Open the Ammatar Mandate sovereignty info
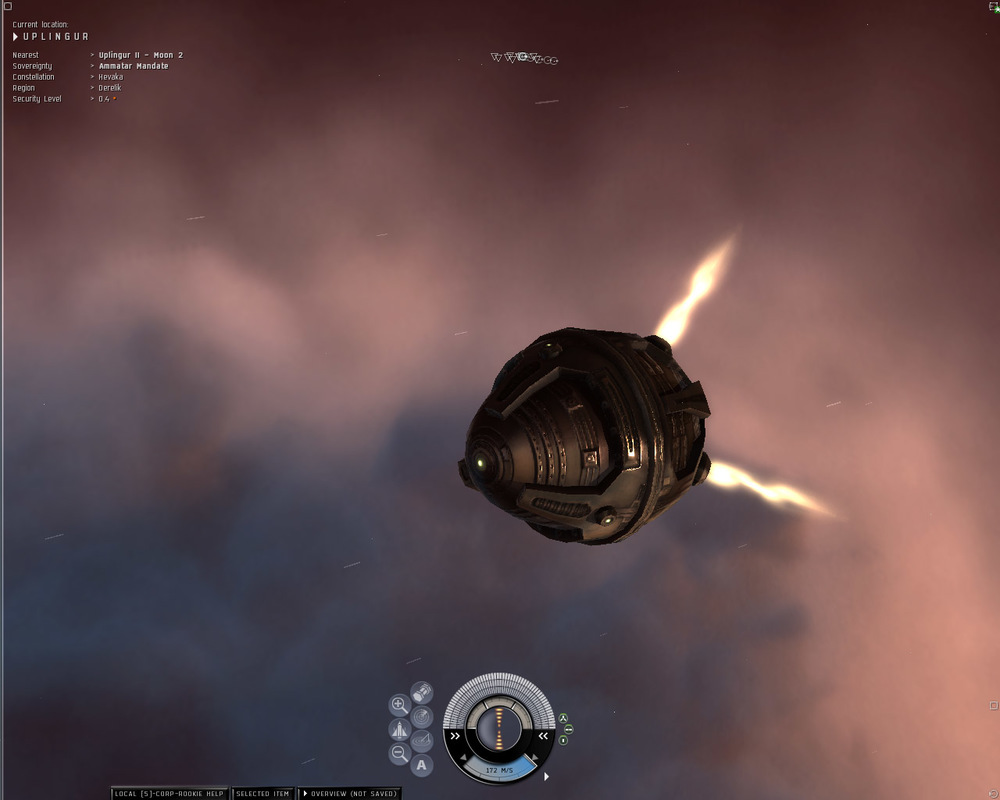Viewport: 1000px width, 800px height. click(133, 66)
